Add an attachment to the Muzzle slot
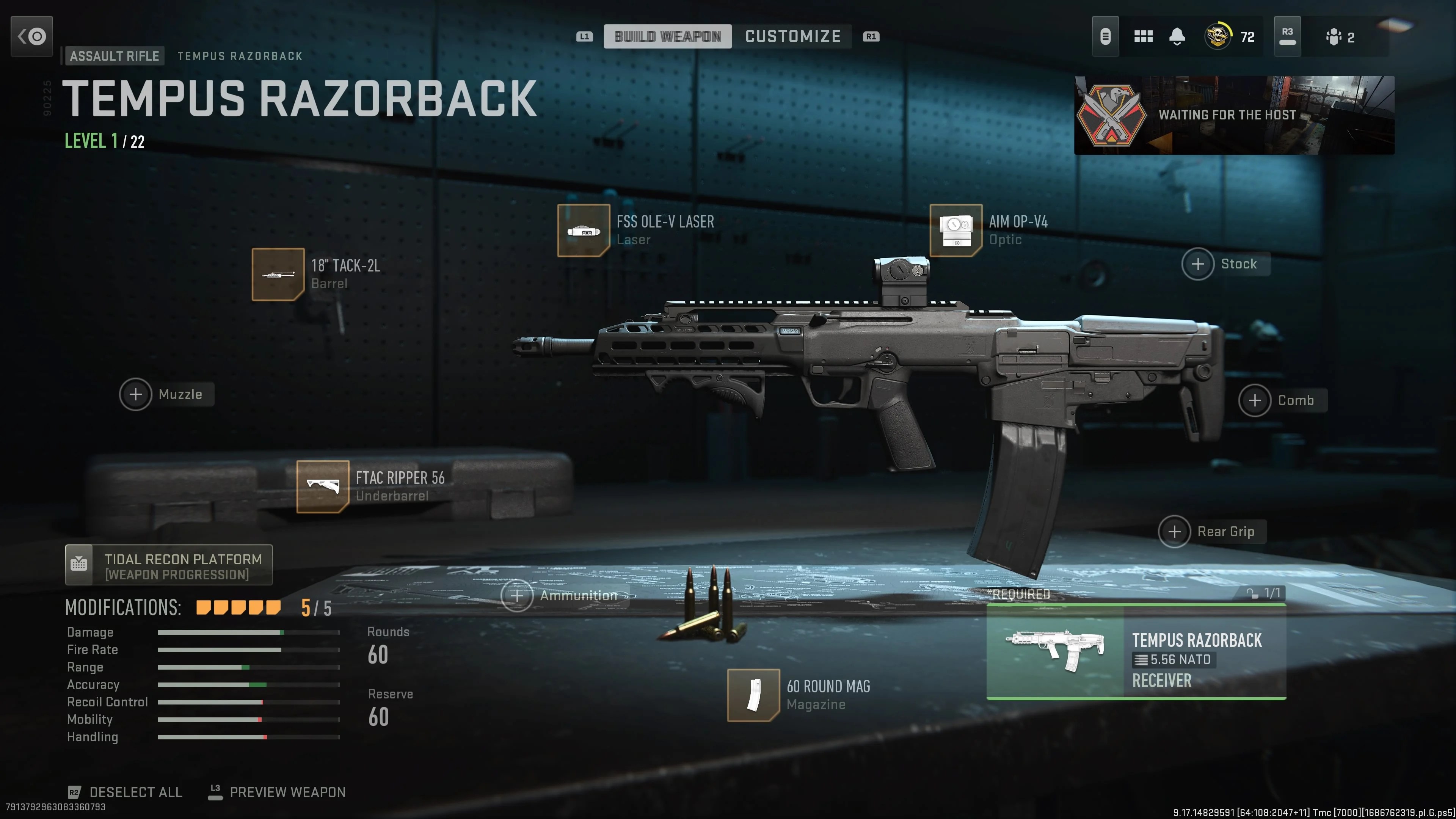 [136, 394]
